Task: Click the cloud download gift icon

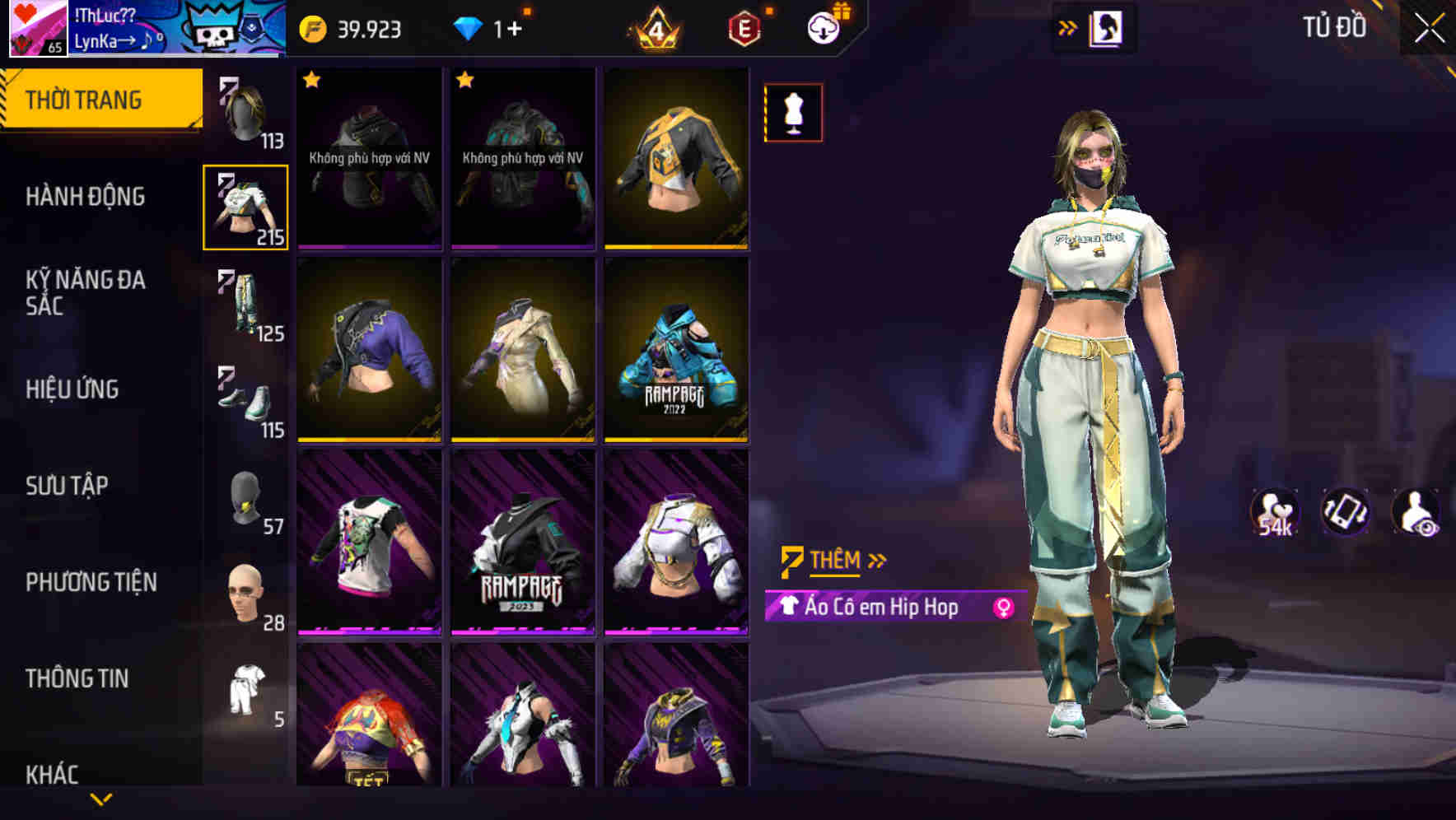Action: [825, 27]
